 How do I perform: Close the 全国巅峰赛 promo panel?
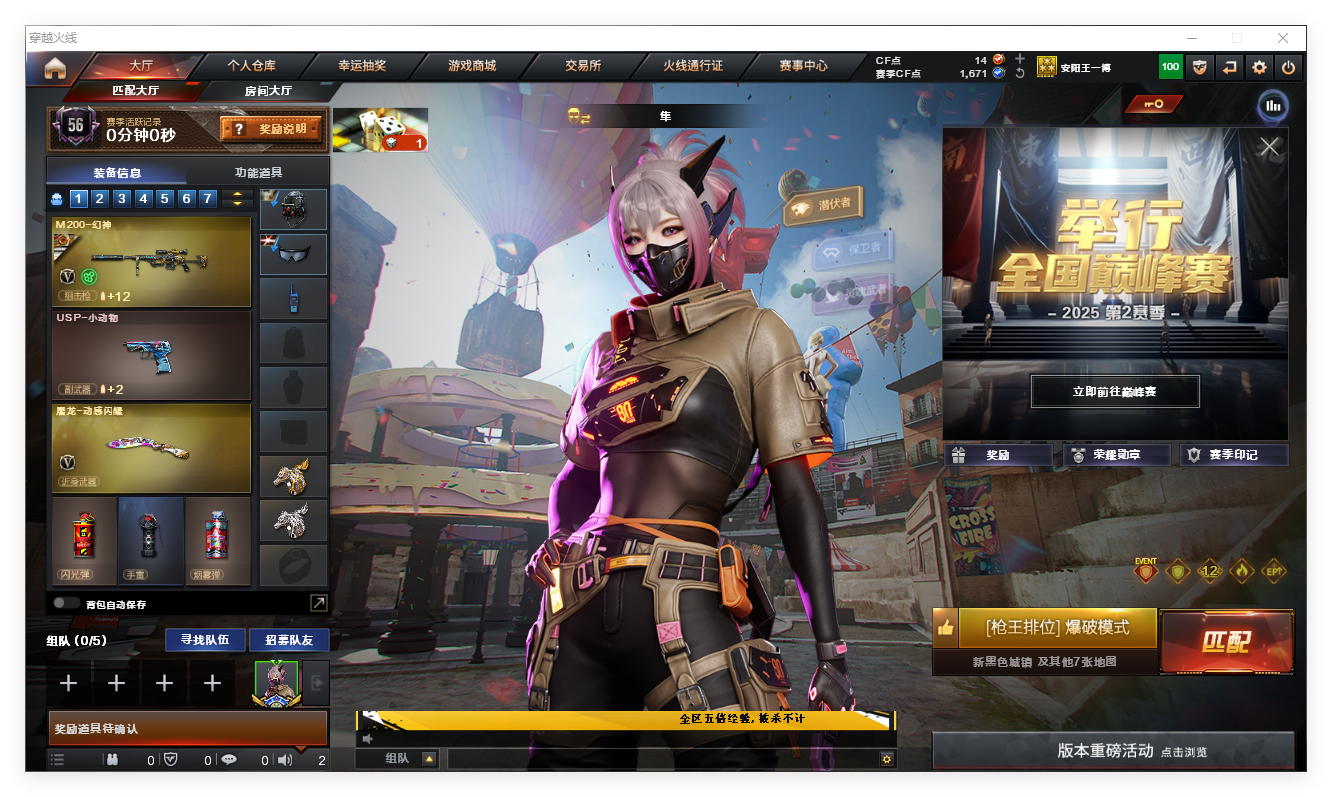point(1269,147)
